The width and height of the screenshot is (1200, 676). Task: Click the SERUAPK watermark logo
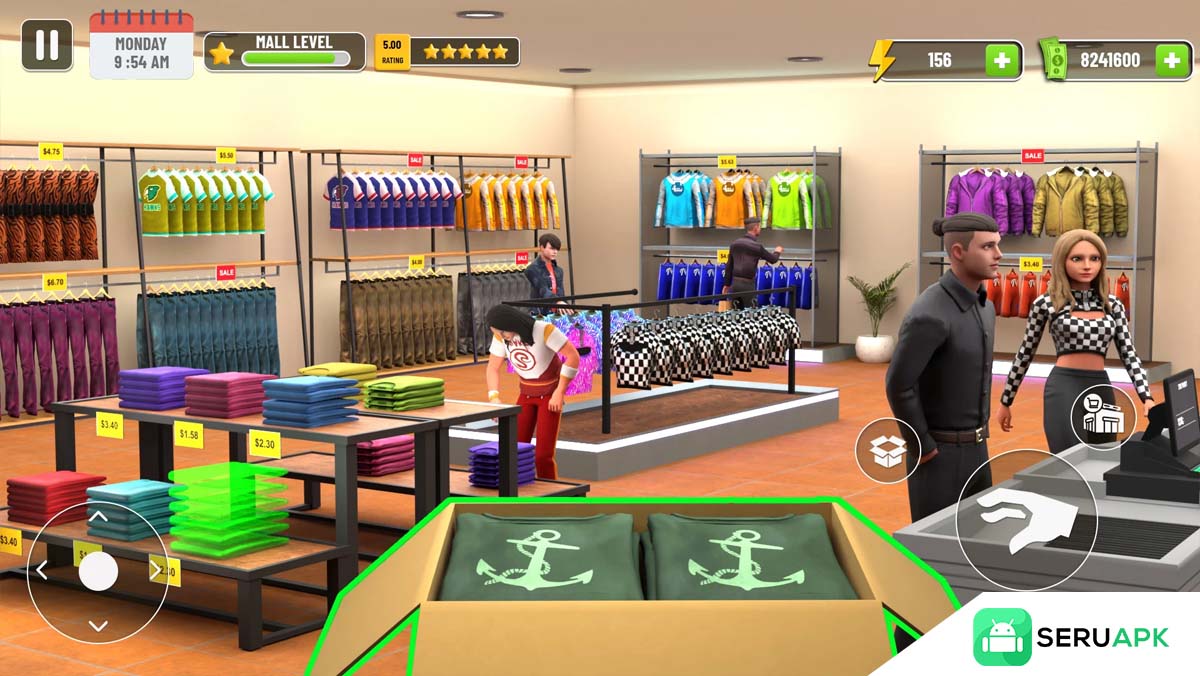pos(1071,637)
